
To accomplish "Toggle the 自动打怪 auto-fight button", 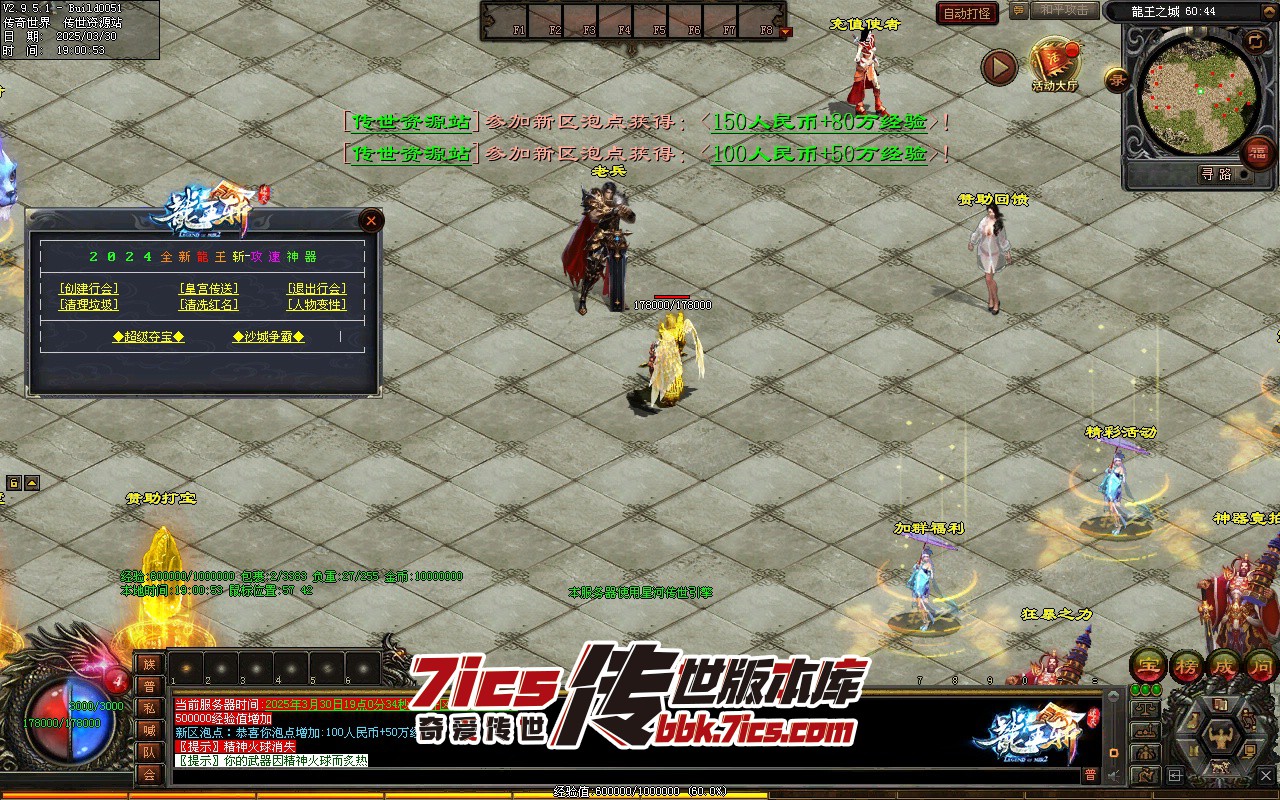I will 967,13.
